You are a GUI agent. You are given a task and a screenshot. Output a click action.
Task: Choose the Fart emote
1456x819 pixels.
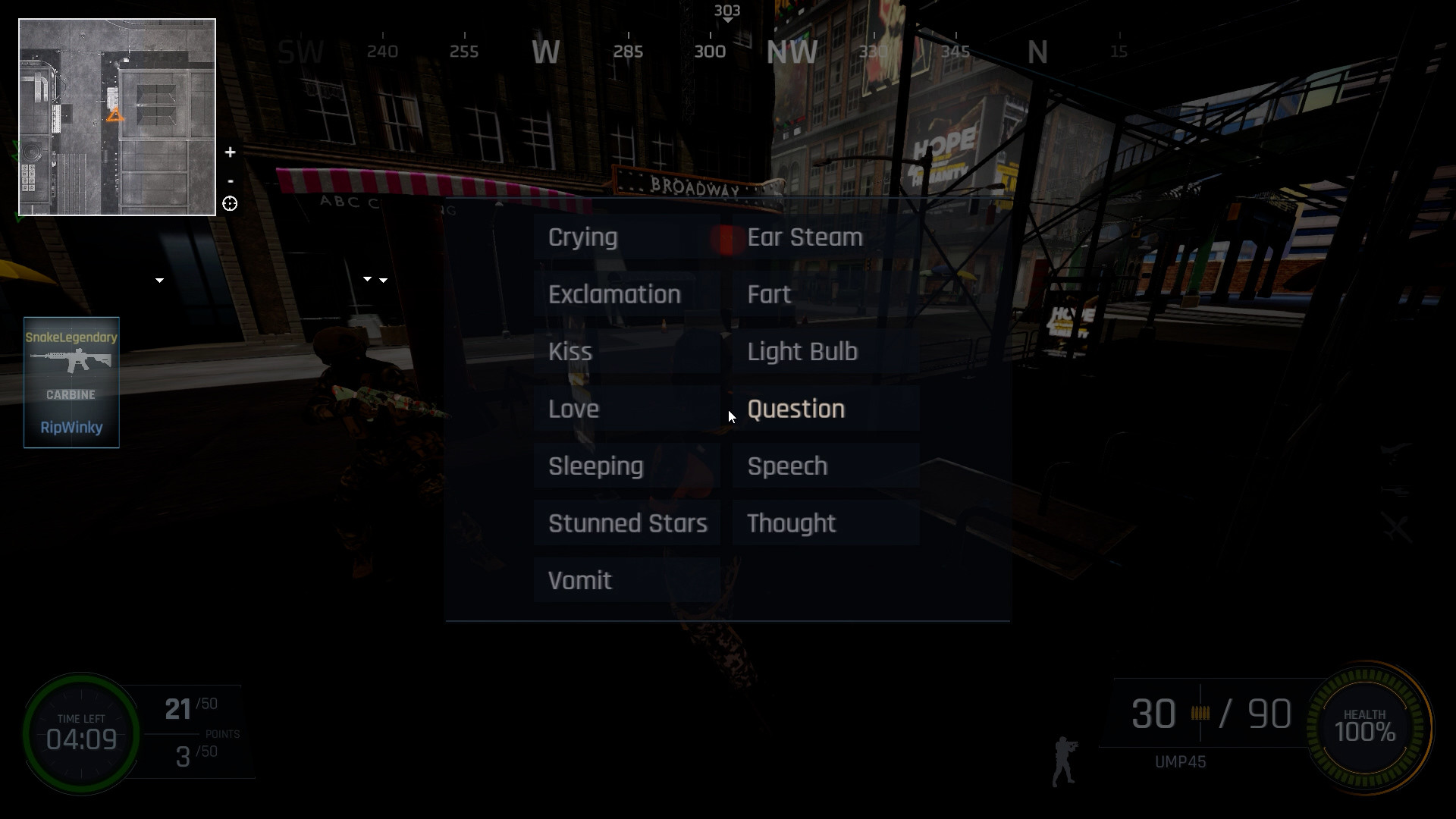[769, 294]
